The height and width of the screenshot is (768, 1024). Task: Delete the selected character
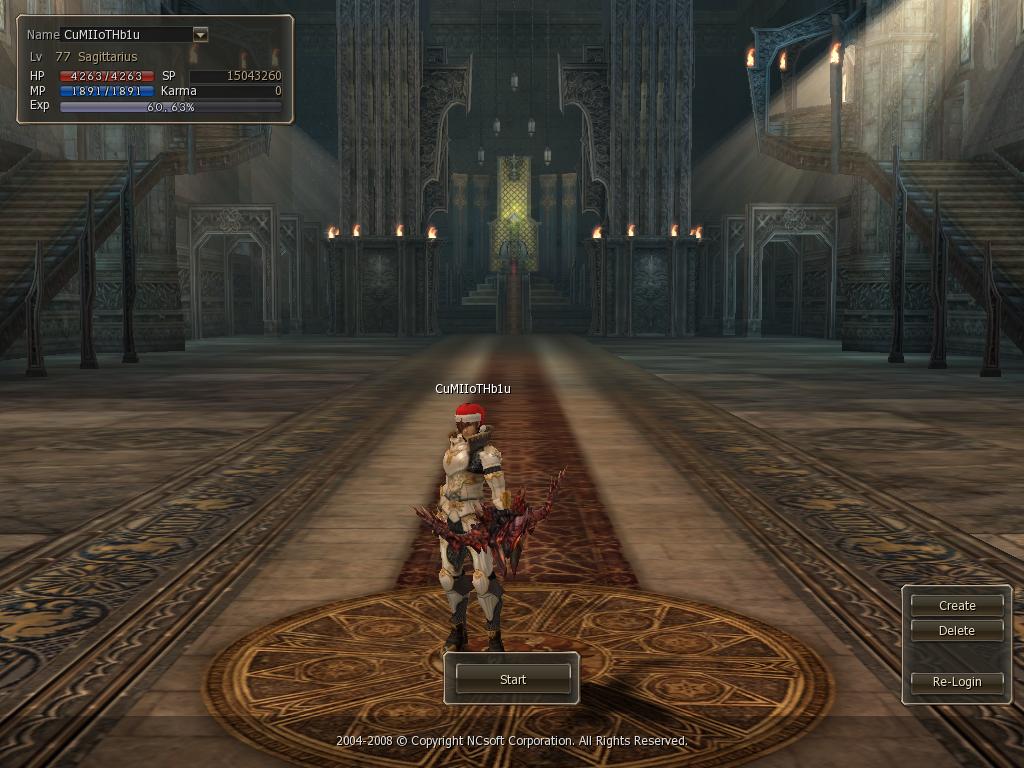(x=957, y=630)
